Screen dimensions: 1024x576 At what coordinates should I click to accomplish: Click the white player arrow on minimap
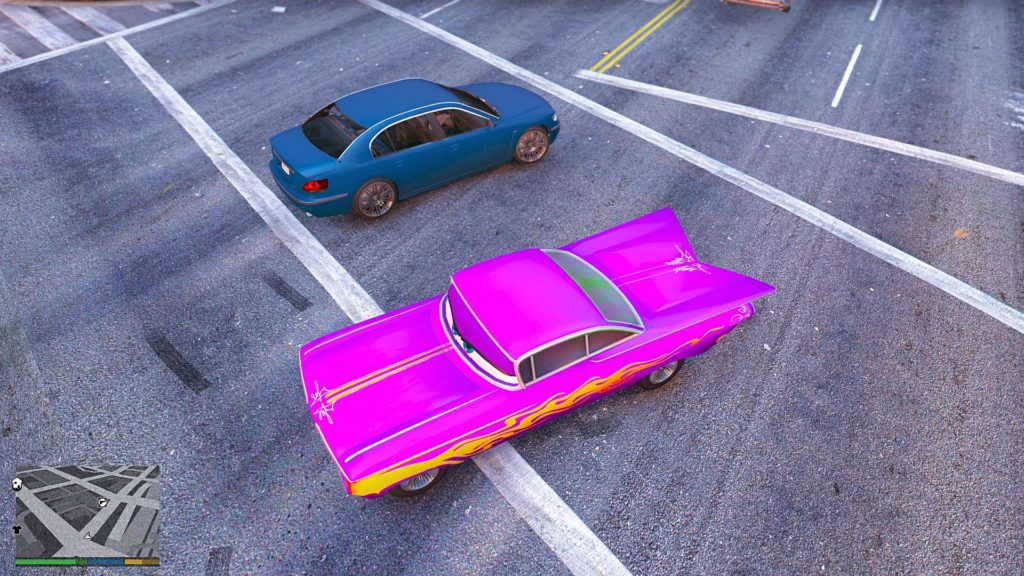pyautogui.click(x=87, y=537)
